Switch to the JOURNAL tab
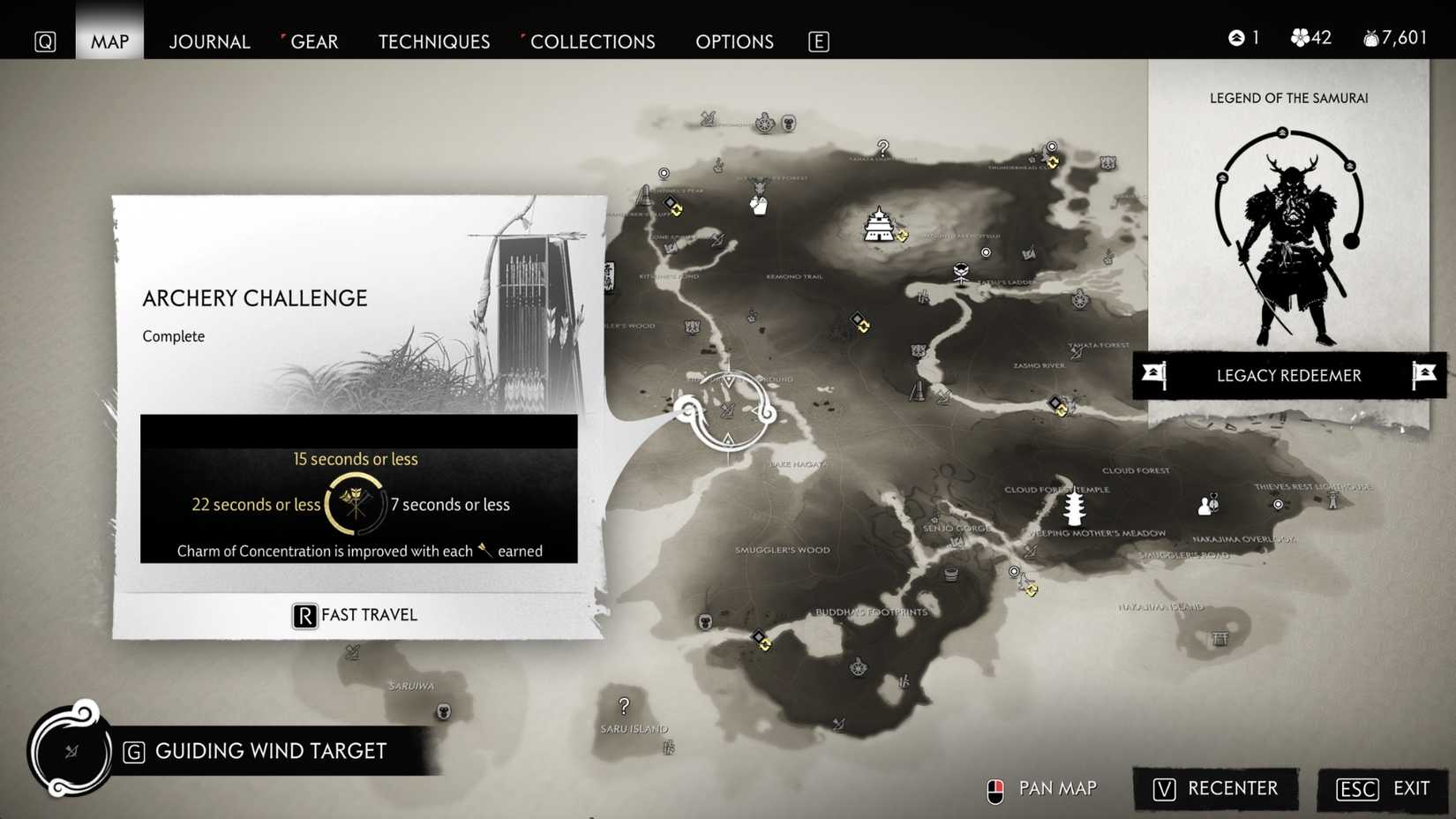This screenshot has width=1456, height=819. click(x=209, y=41)
